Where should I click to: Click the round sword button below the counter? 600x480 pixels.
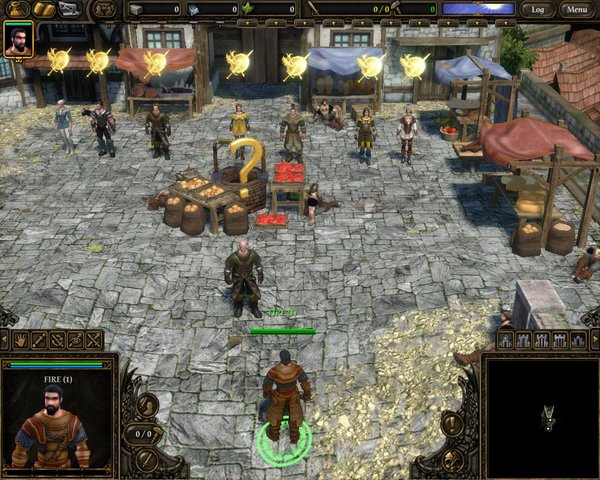coord(146,459)
